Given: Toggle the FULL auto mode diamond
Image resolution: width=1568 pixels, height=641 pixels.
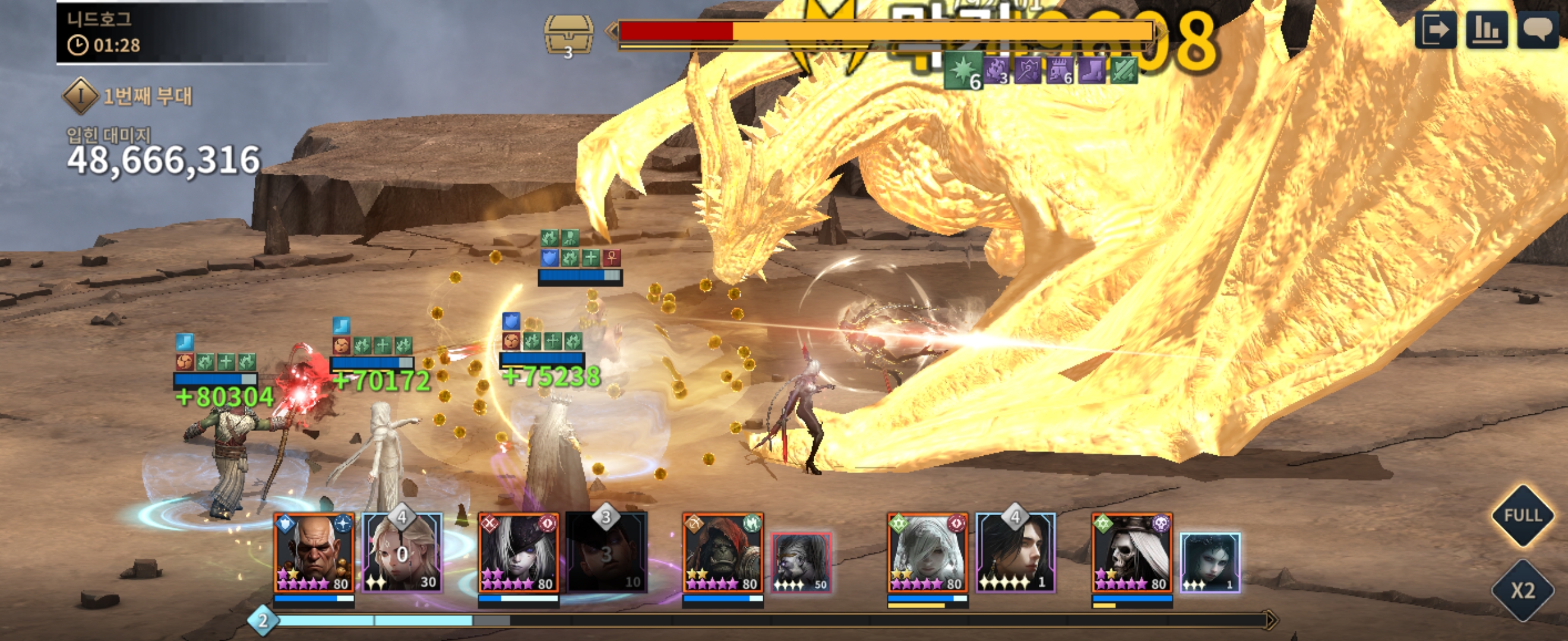Looking at the screenshot, I should pyautogui.click(x=1523, y=516).
